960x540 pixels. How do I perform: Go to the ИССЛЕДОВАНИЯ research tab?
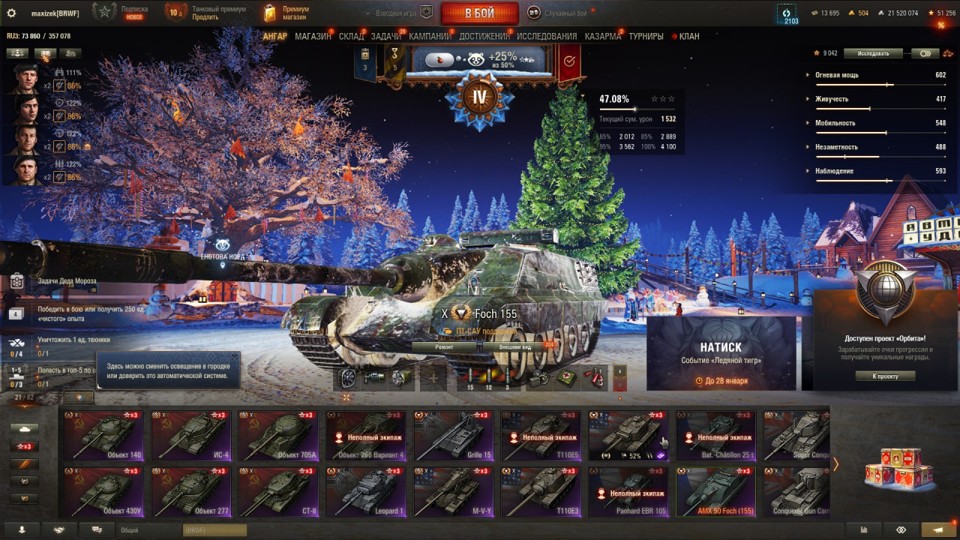pos(547,37)
